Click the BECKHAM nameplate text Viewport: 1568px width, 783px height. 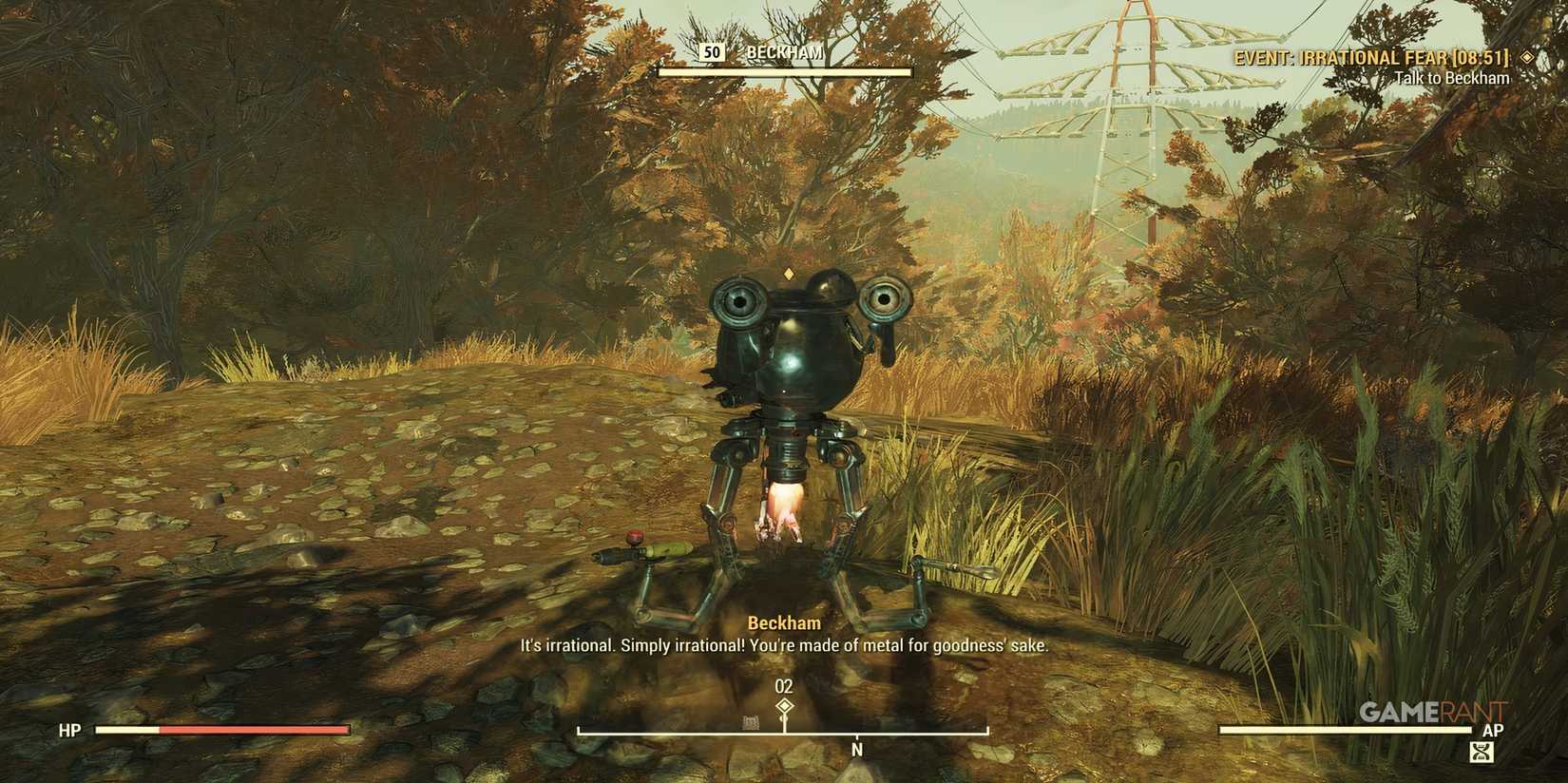coord(784,52)
